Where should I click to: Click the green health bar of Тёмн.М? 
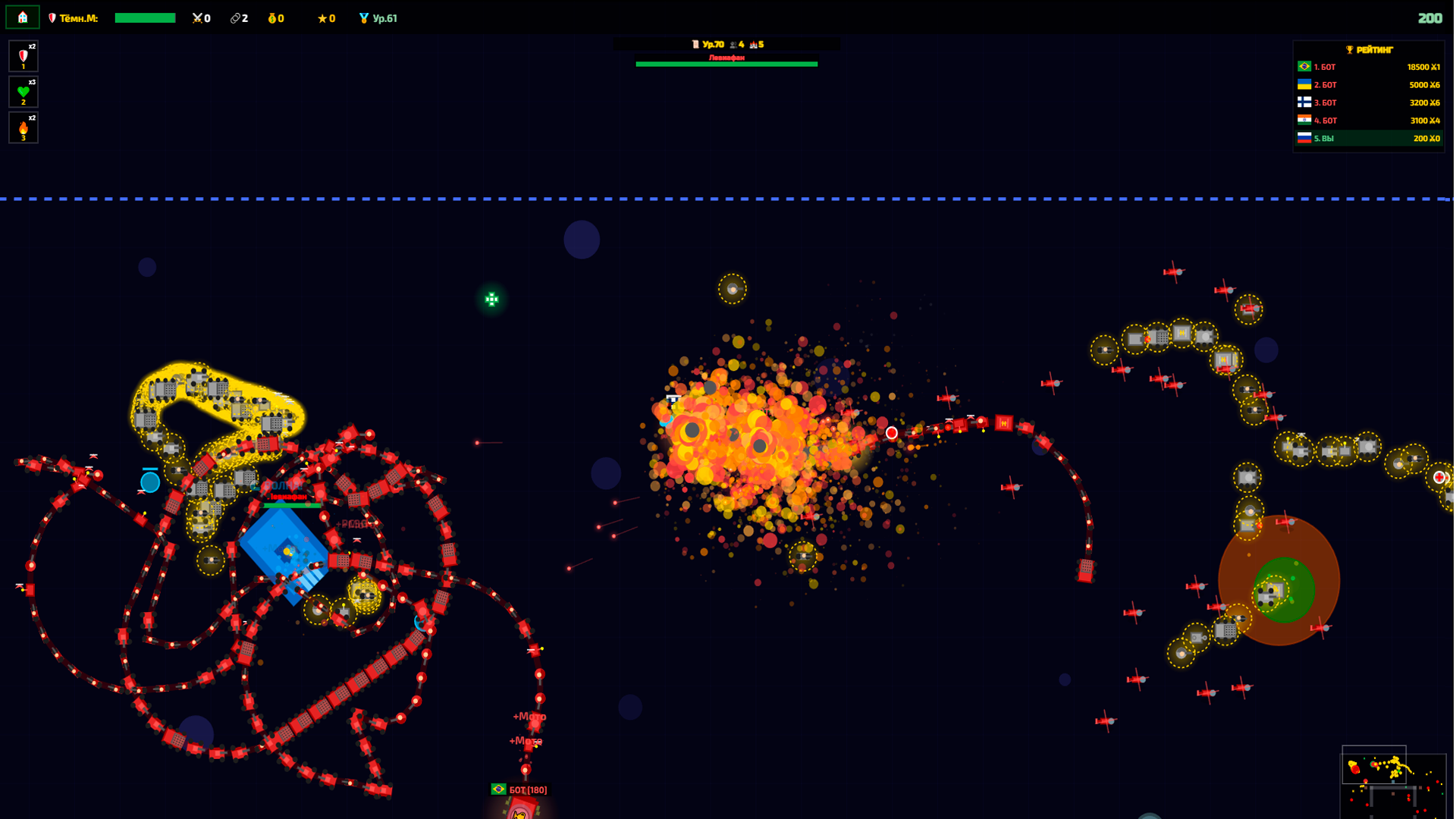(145, 16)
